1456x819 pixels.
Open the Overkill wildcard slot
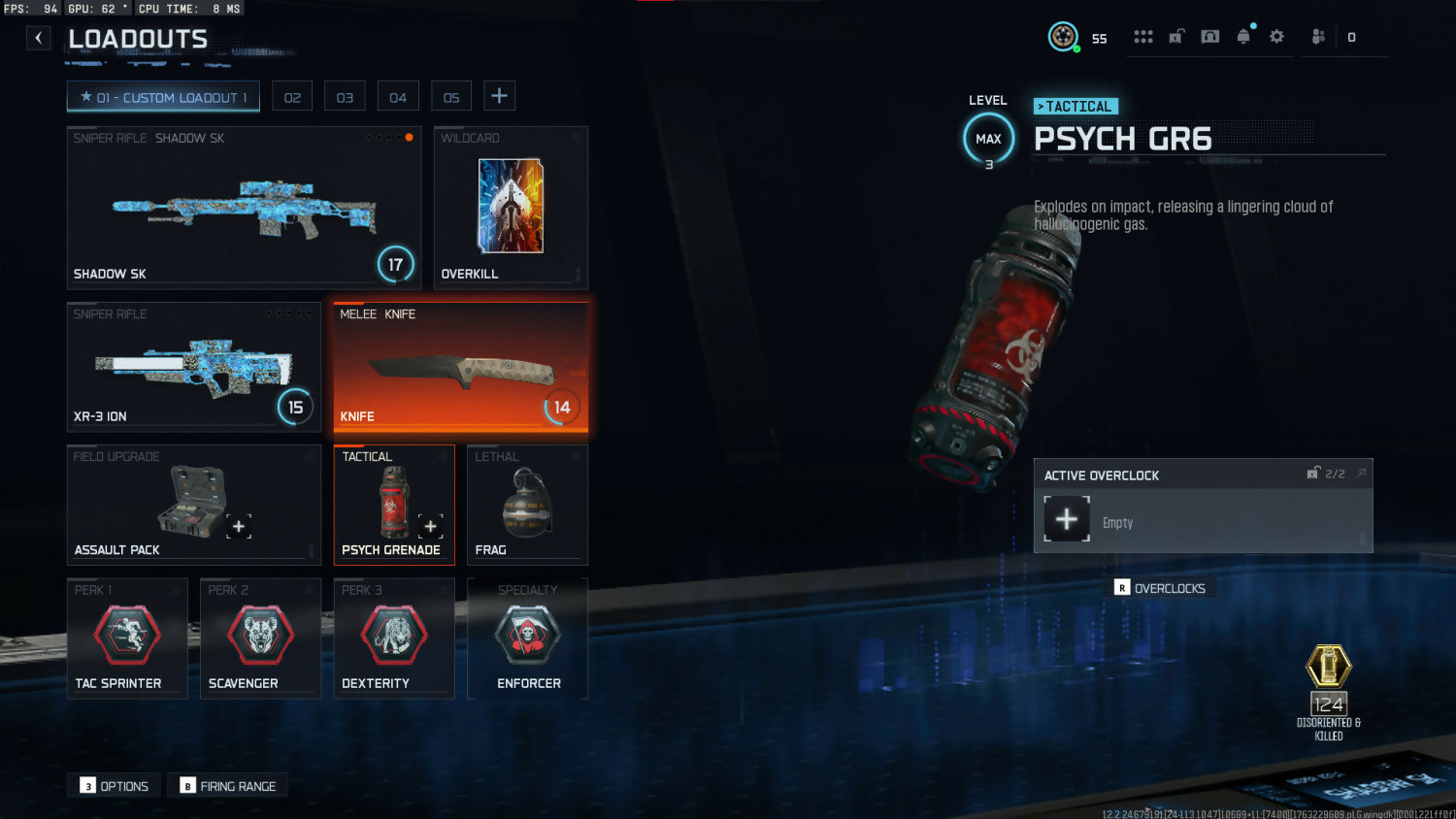tap(511, 208)
